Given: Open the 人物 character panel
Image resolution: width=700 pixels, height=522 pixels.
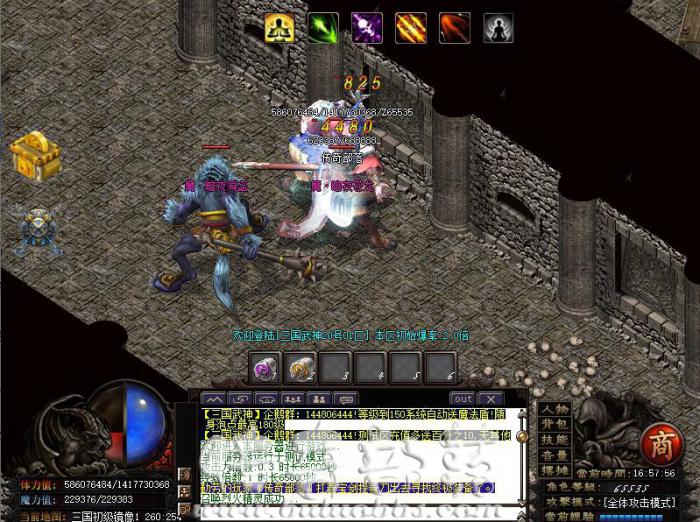Looking at the screenshot, I should pyautogui.click(x=555, y=409).
